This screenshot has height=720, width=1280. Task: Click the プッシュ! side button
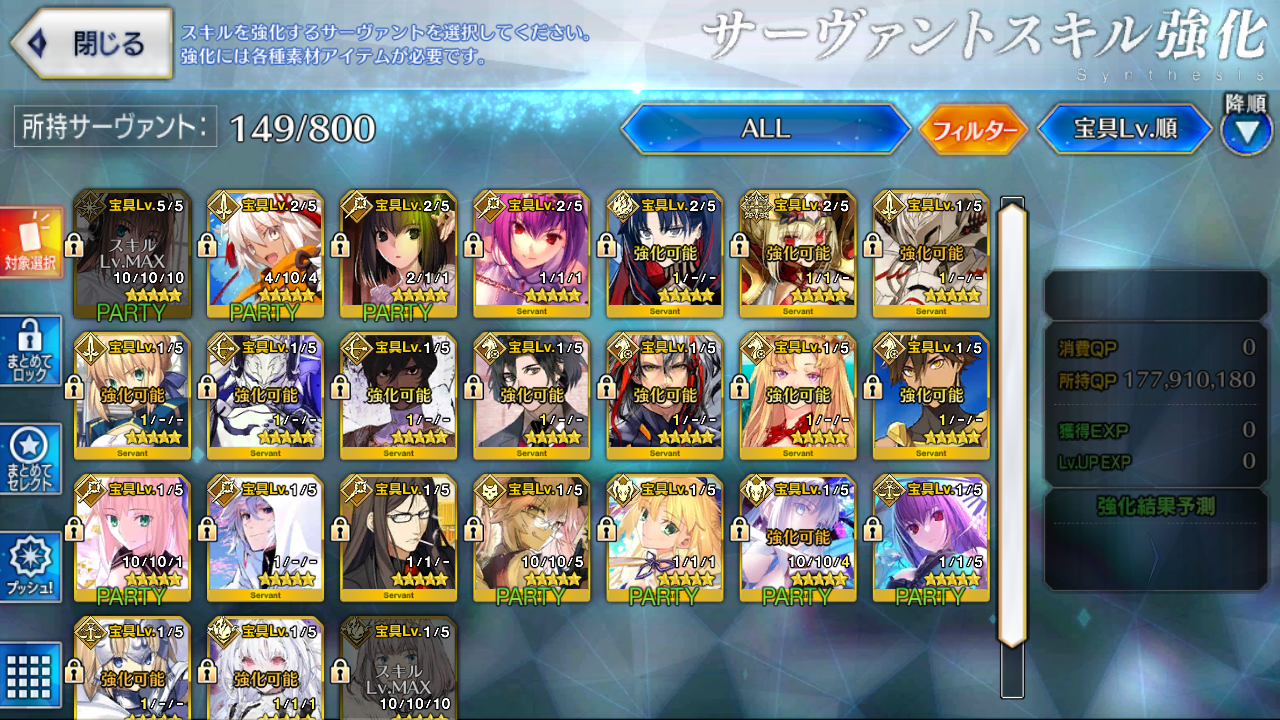pos(32,567)
